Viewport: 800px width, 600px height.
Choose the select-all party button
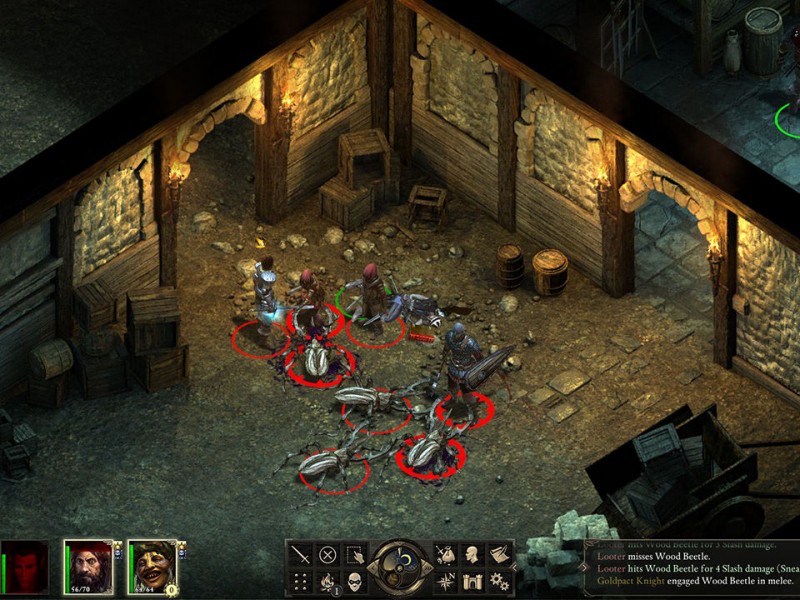[x=355, y=555]
